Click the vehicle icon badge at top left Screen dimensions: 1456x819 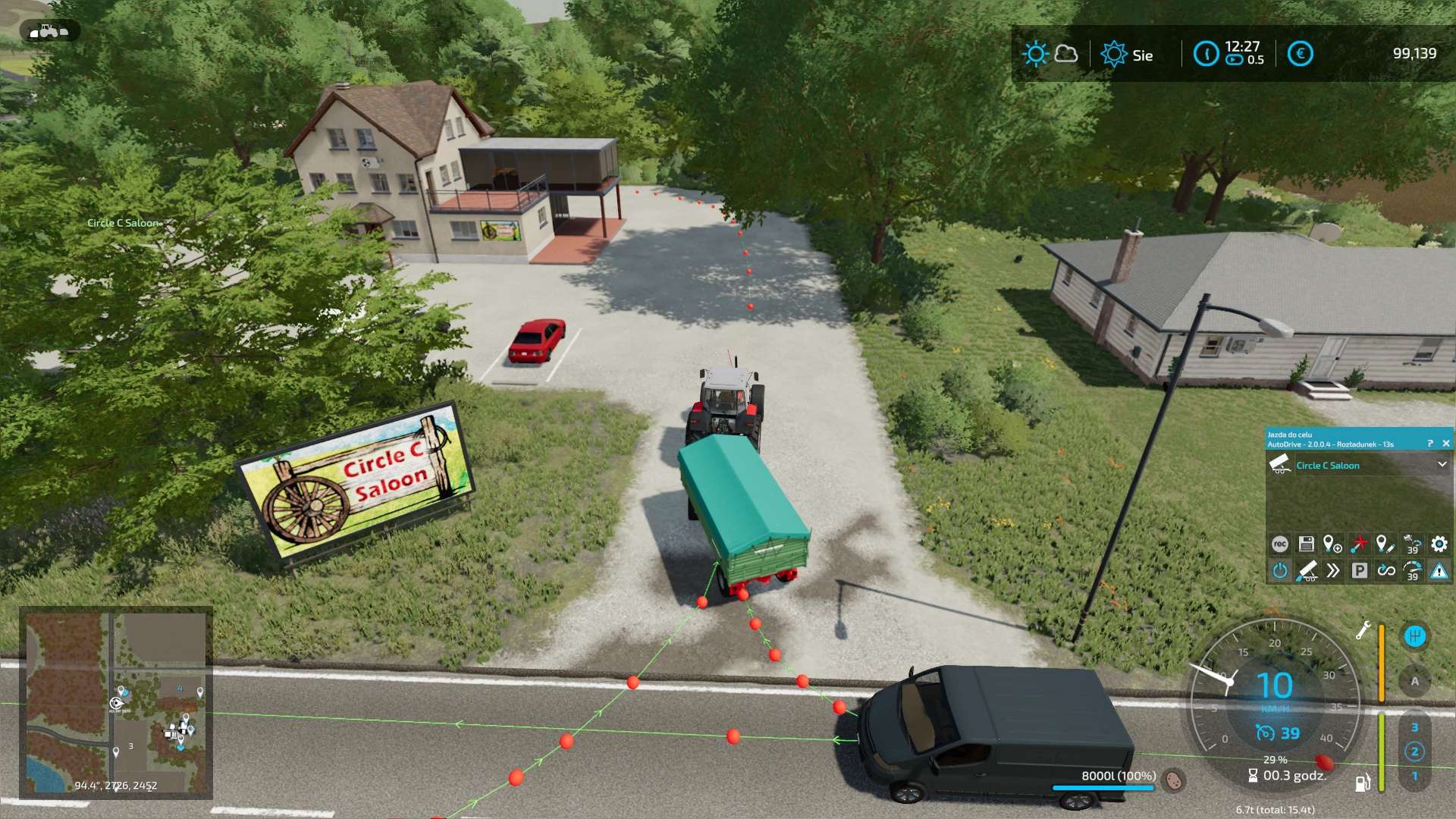click(x=49, y=31)
